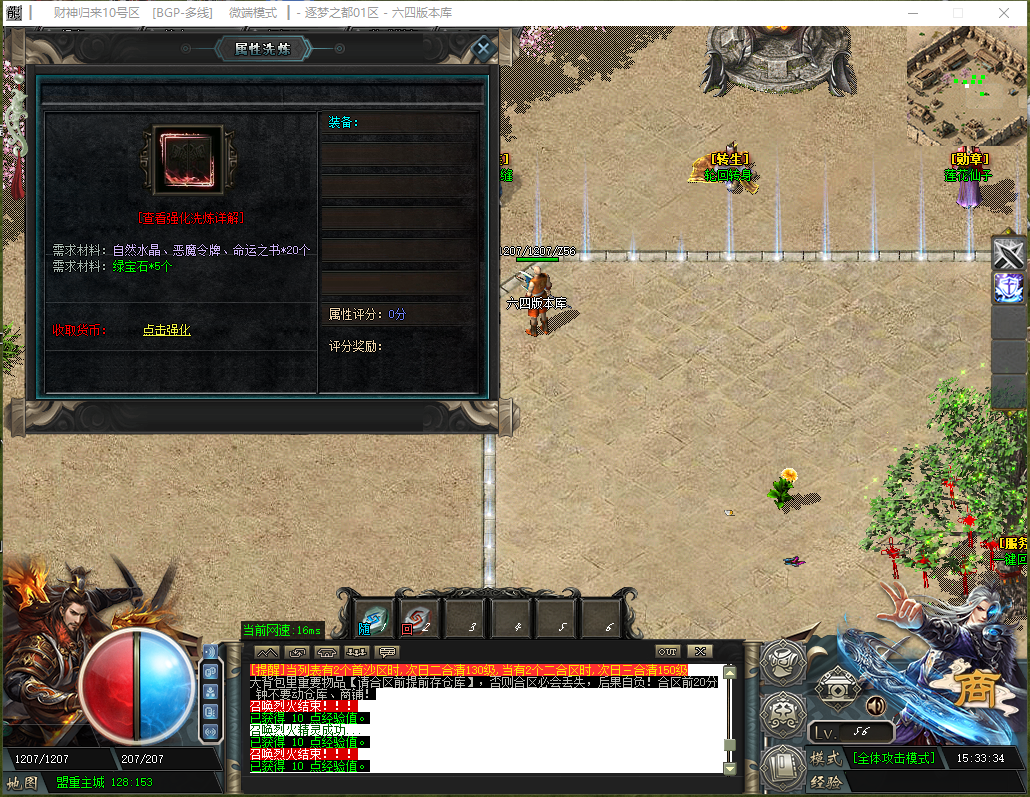This screenshot has width=1030, height=797.
Task: Open the 商 shop button
Action: click(971, 690)
